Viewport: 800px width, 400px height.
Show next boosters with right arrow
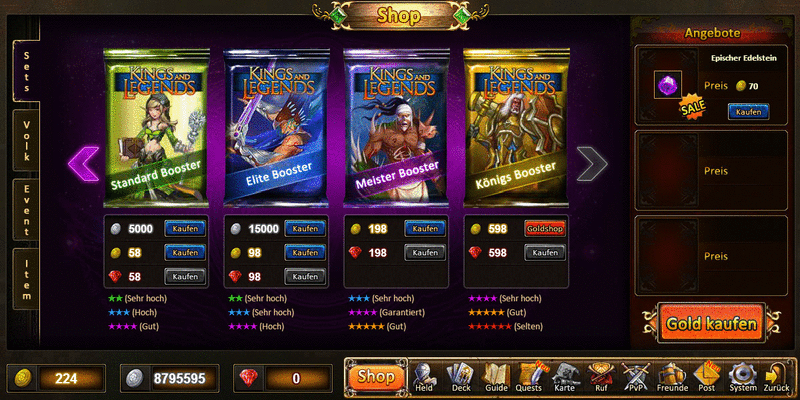click(x=592, y=163)
